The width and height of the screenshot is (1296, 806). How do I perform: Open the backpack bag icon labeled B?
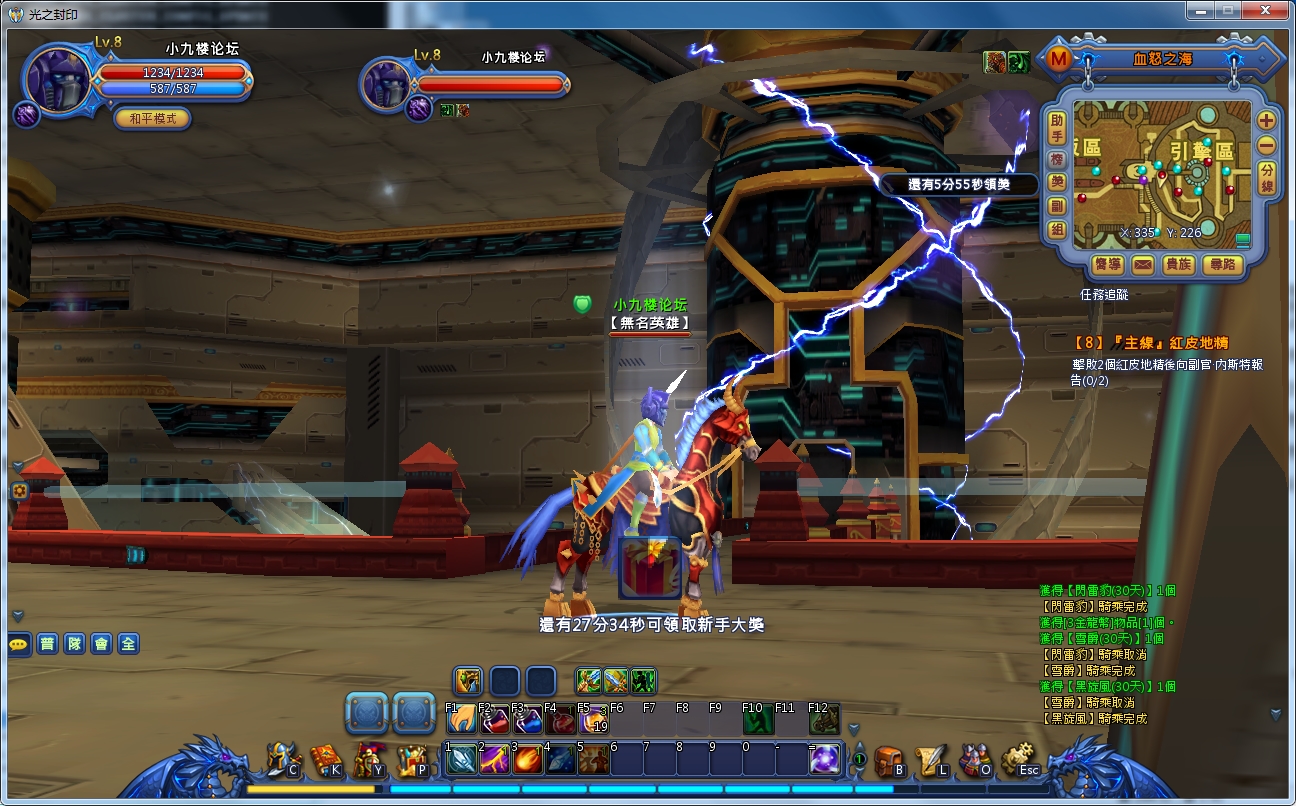click(888, 761)
